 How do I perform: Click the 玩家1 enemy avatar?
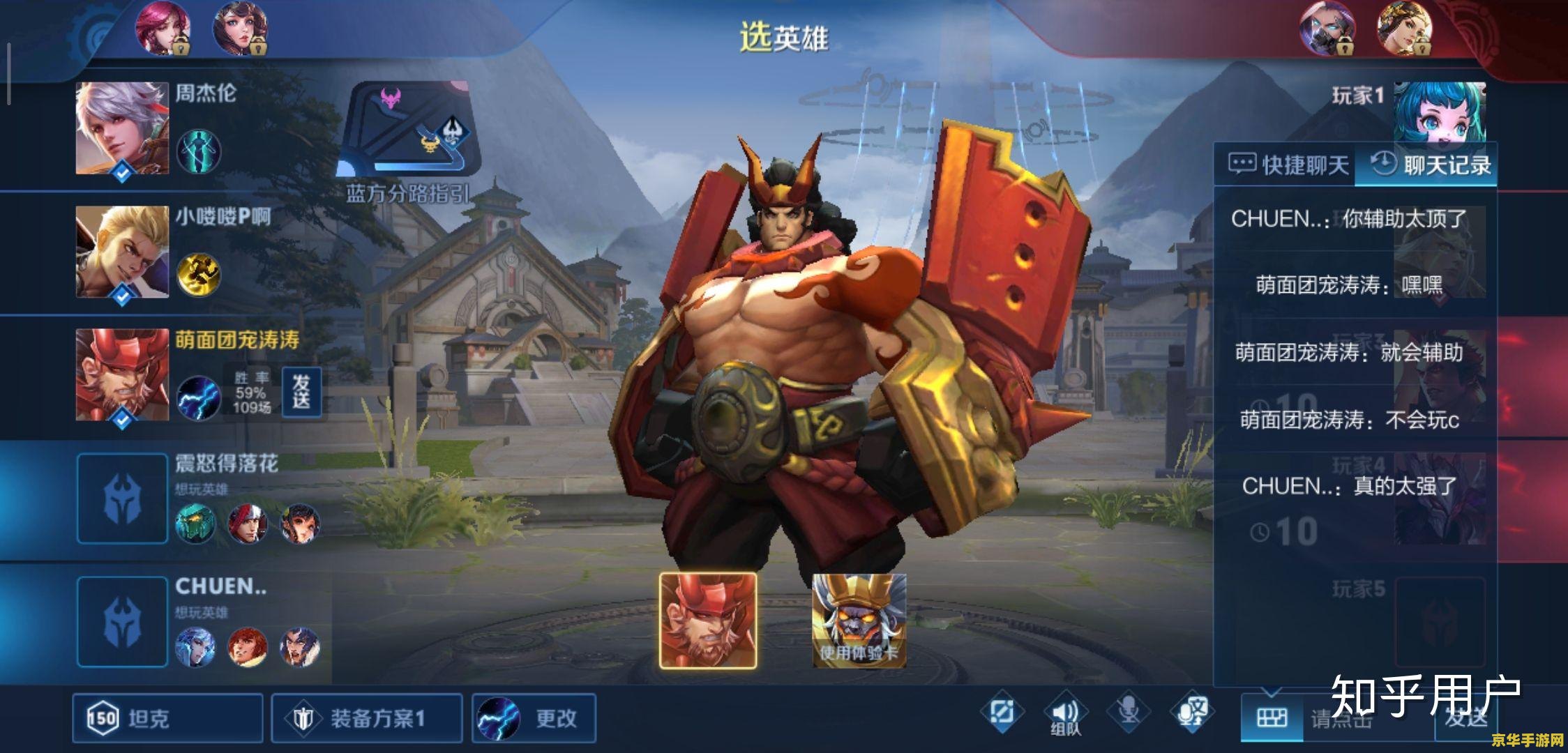[x=1440, y=112]
